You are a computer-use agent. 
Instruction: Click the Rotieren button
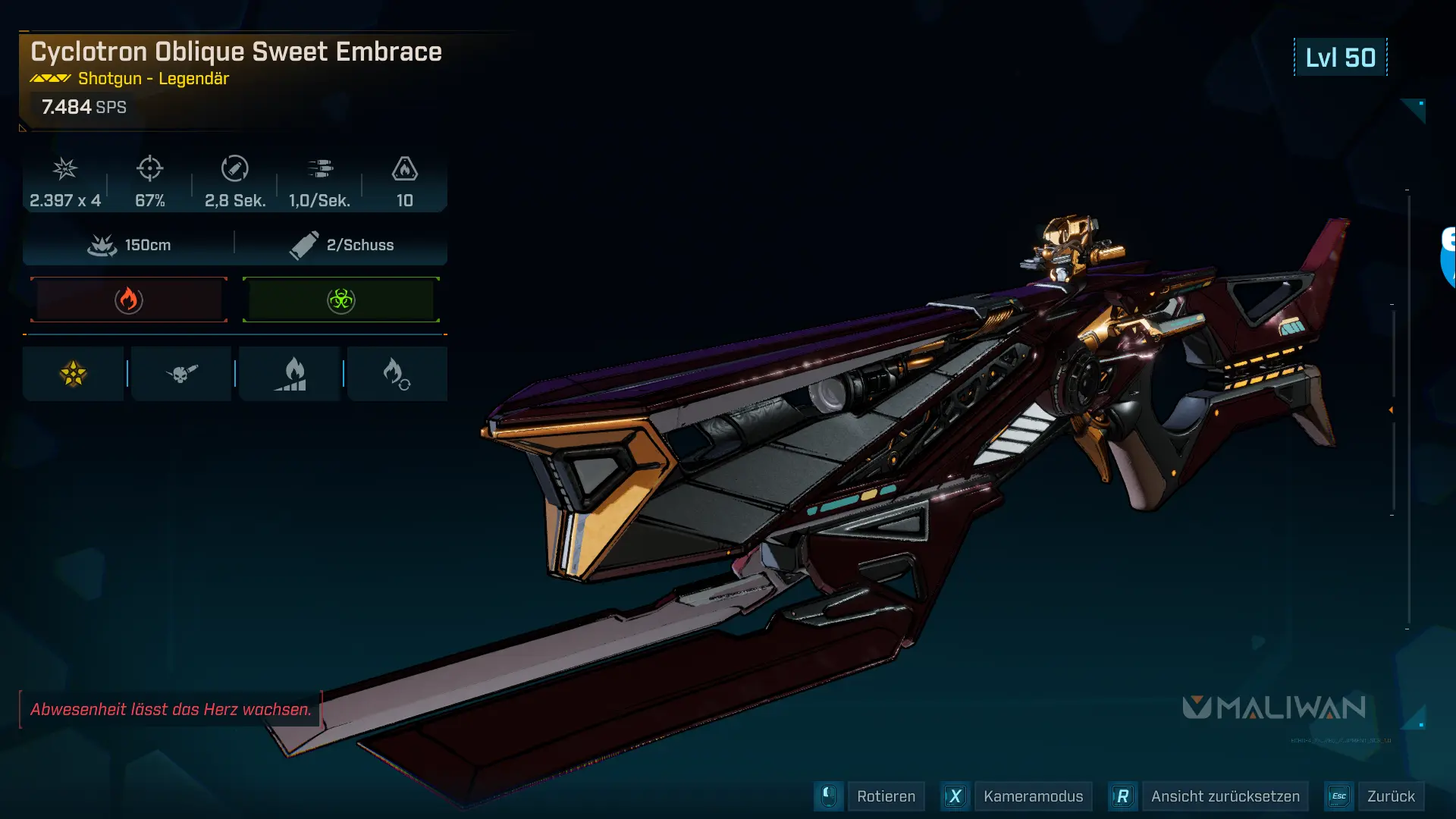click(885, 796)
